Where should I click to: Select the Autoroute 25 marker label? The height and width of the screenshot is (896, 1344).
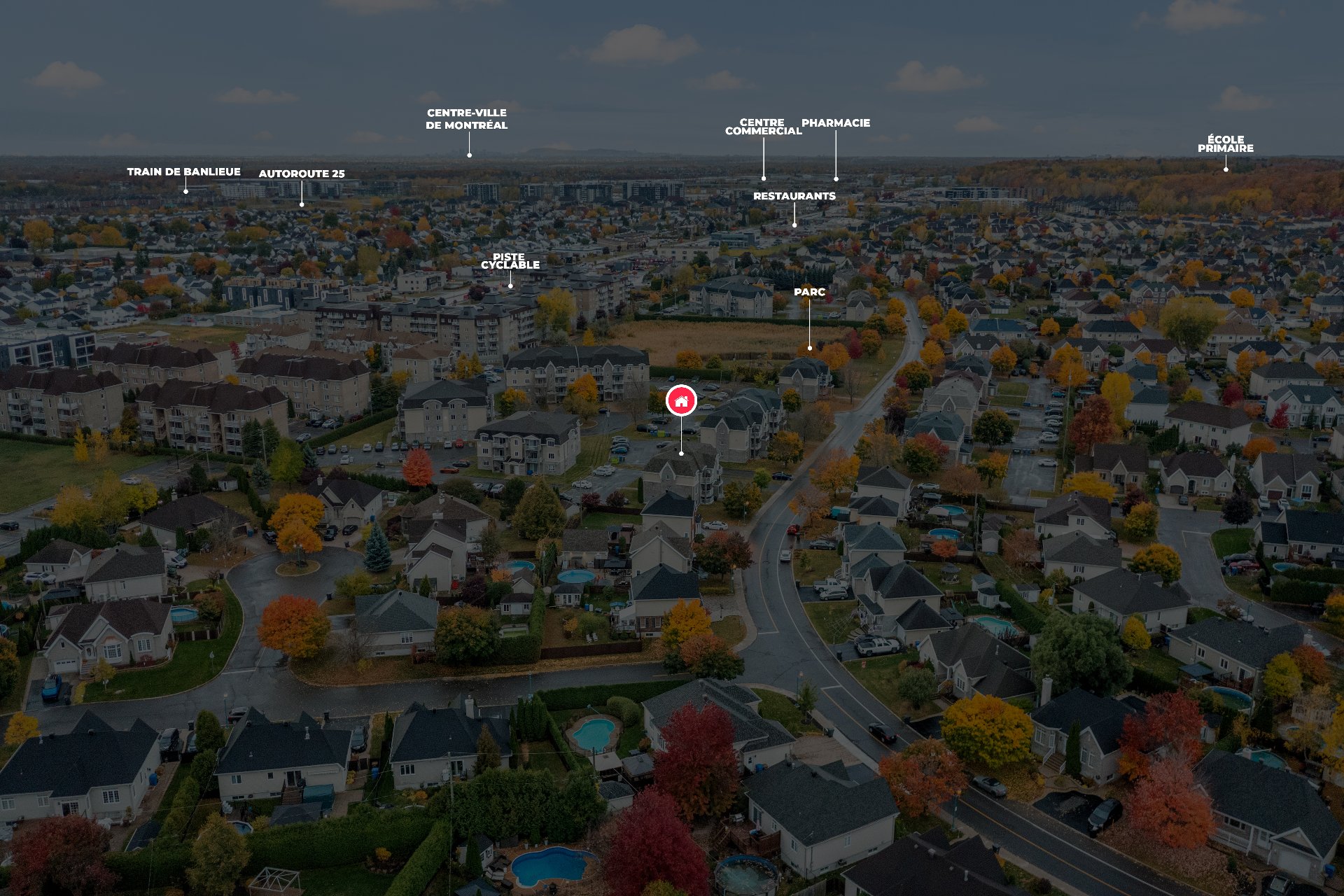[x=302, y=174]
